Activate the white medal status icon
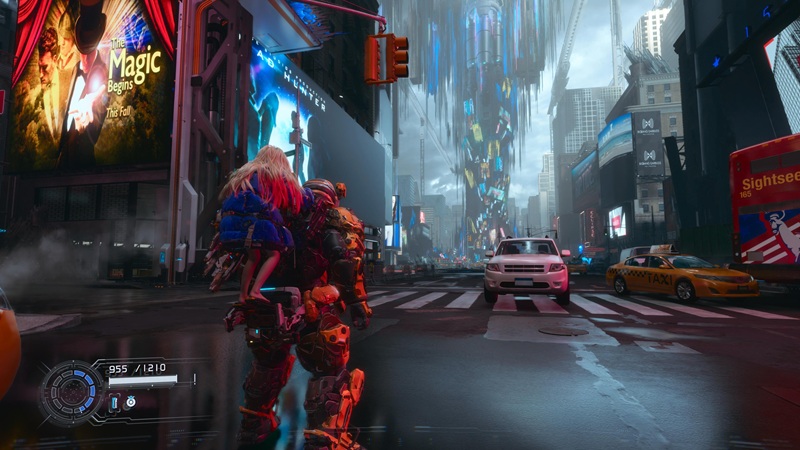800x450 pixels. point(131,402)
